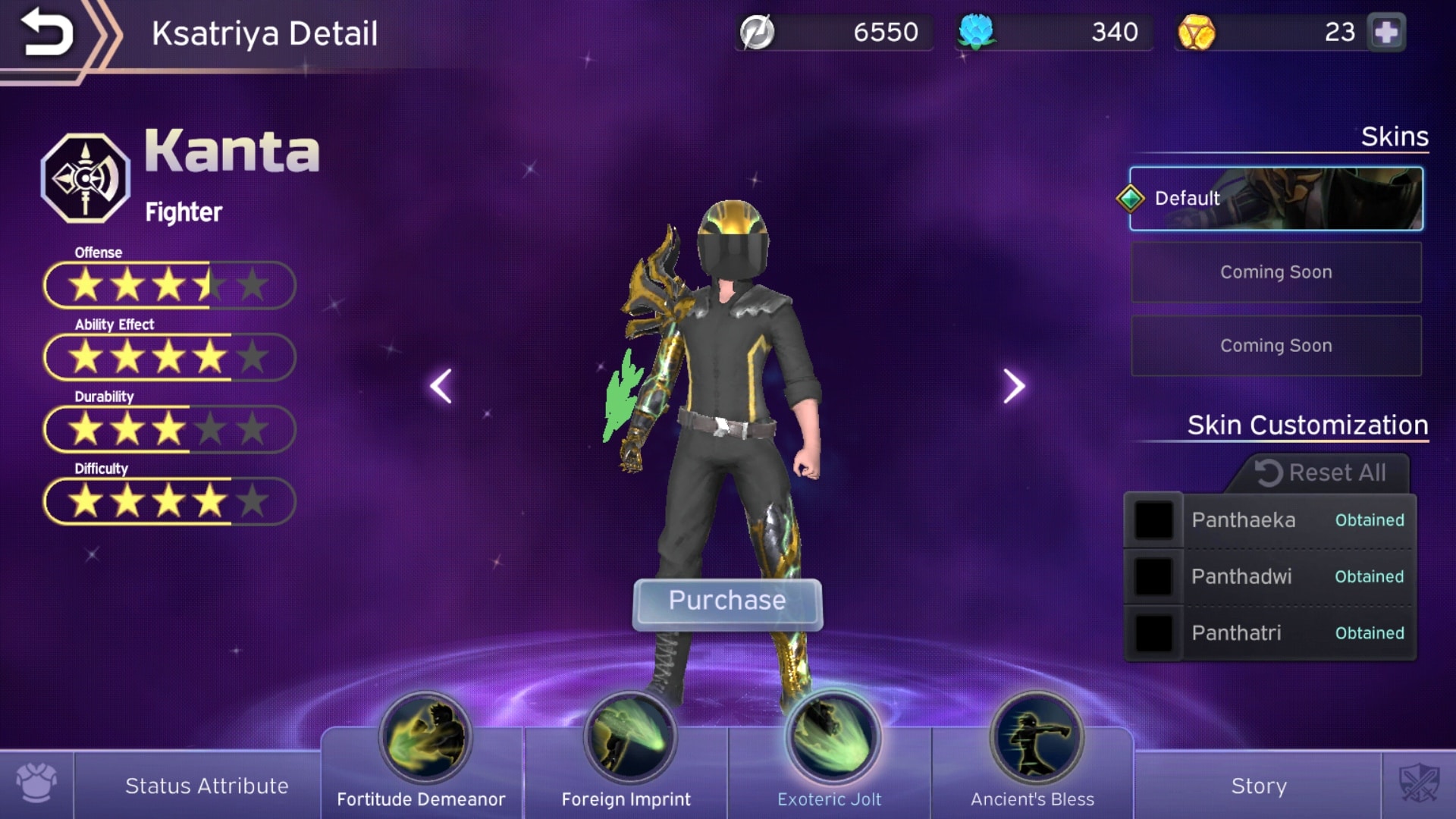Expand the first Coming Soon skin slot
Image resolution: width=1456 pixels, height=819 pixels.
pos(1275,271)
